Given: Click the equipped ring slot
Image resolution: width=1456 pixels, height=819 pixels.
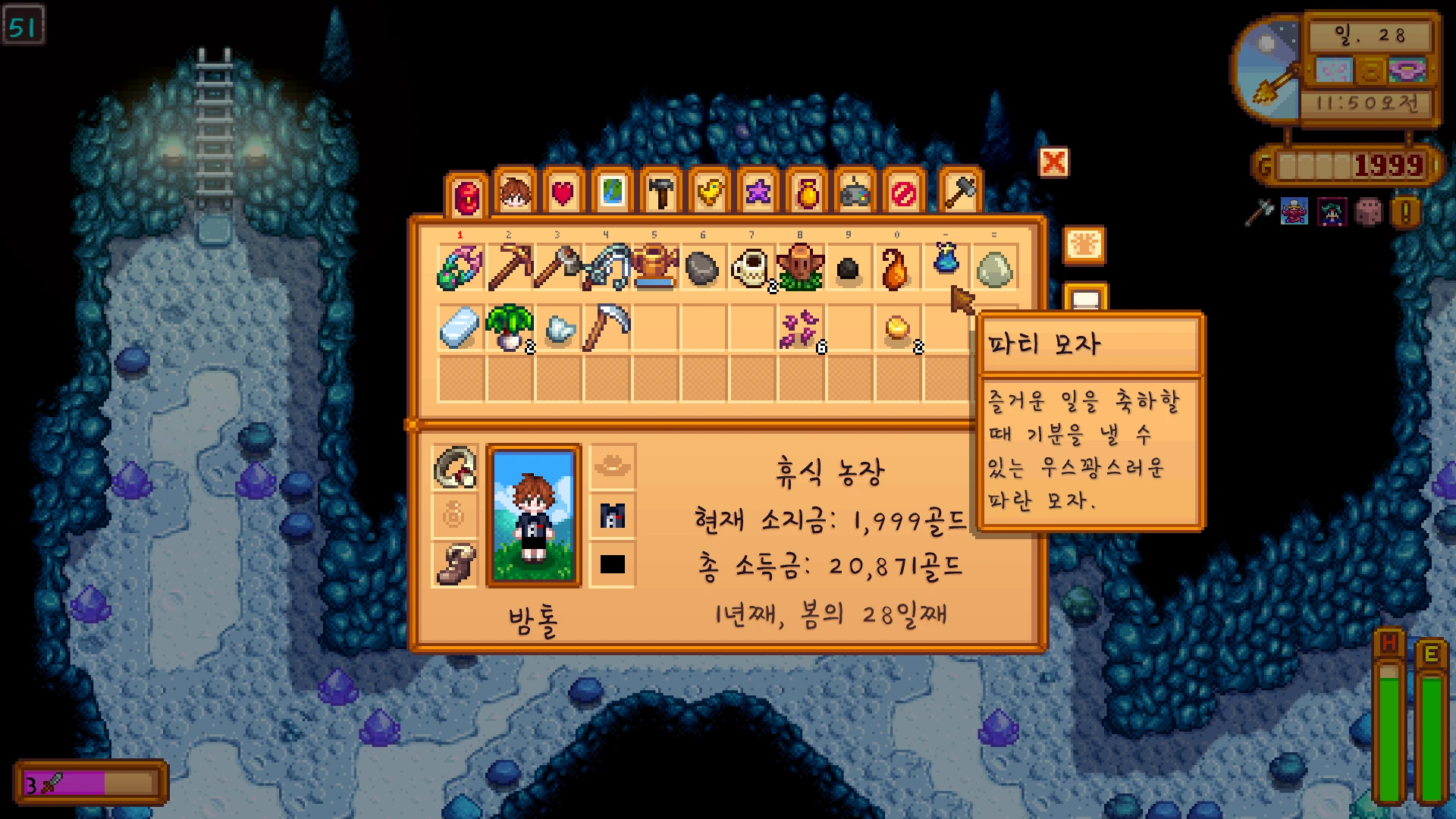Looking at the screenshot, I should click(455, 467).
